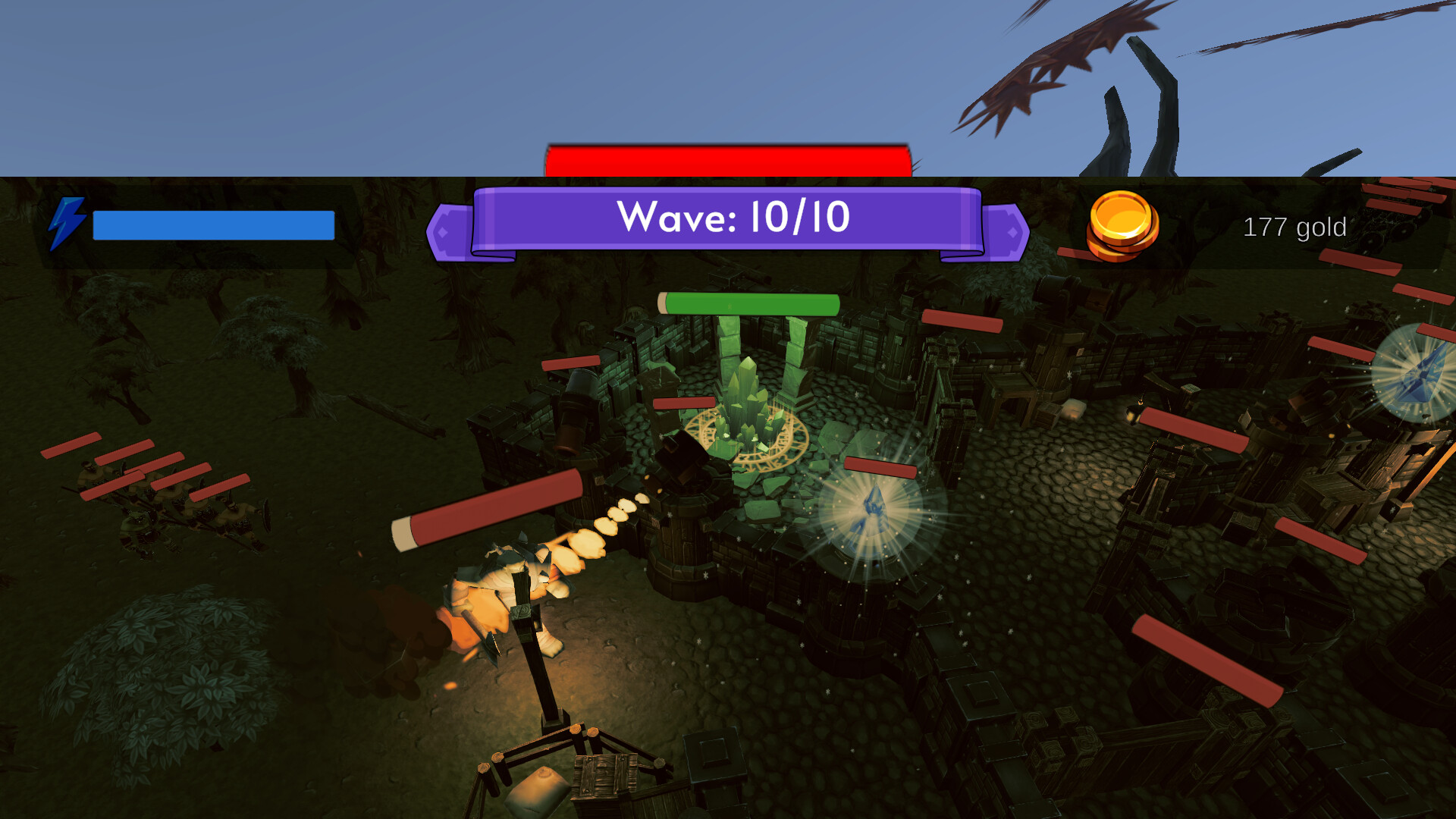Click the blue energy bar

coord(212,224)
